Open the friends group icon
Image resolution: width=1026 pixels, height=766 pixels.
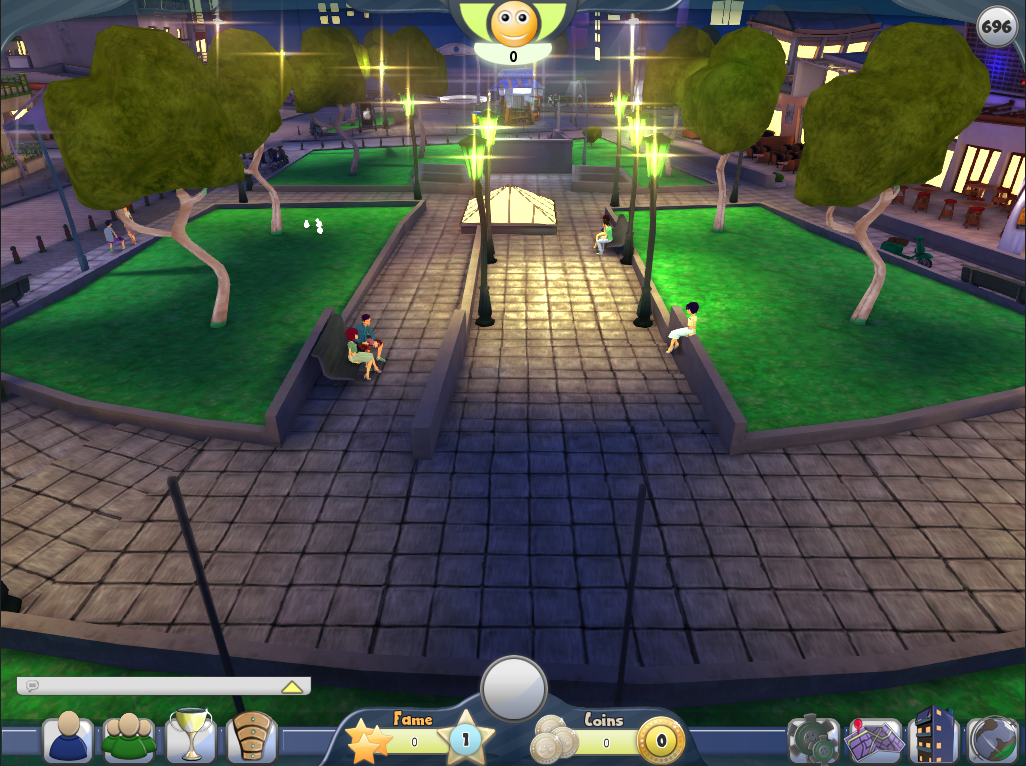pyautogui.click(x=129, y=738)
